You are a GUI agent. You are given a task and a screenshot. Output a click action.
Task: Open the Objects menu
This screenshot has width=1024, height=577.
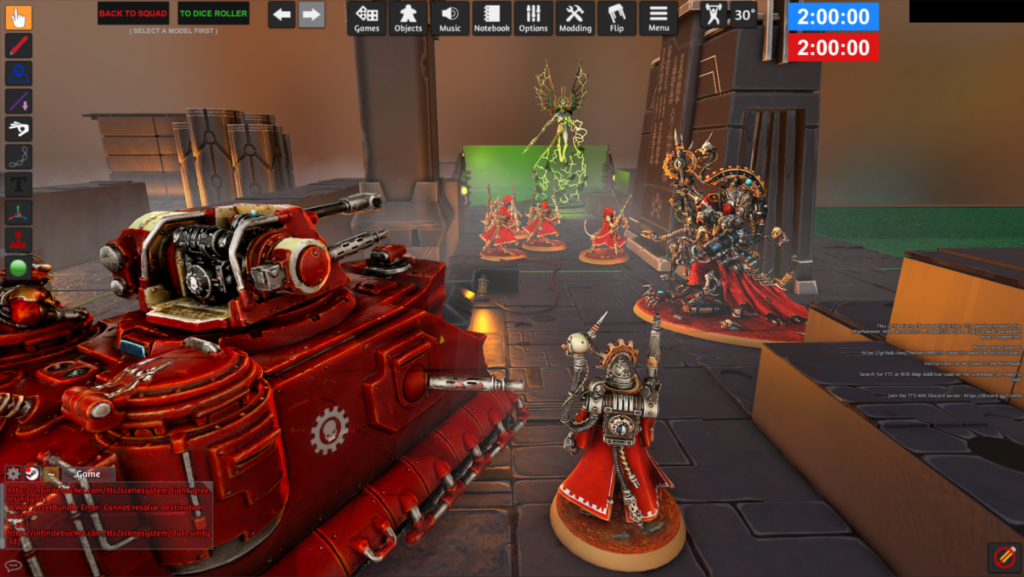pyautogui.click(x=408, y=18)
